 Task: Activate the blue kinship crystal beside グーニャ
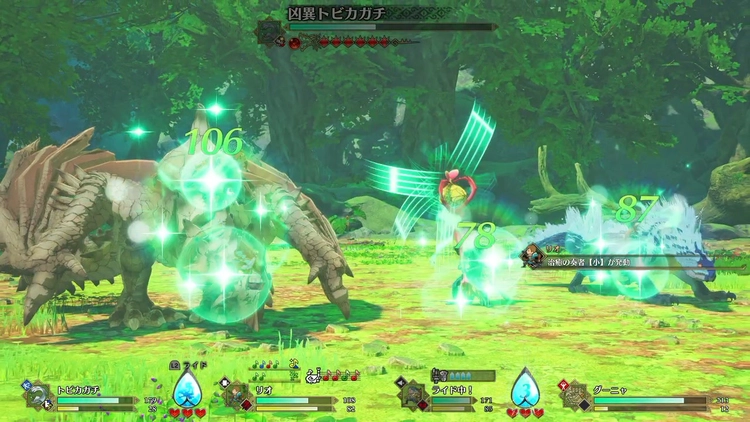click(525, 389)
